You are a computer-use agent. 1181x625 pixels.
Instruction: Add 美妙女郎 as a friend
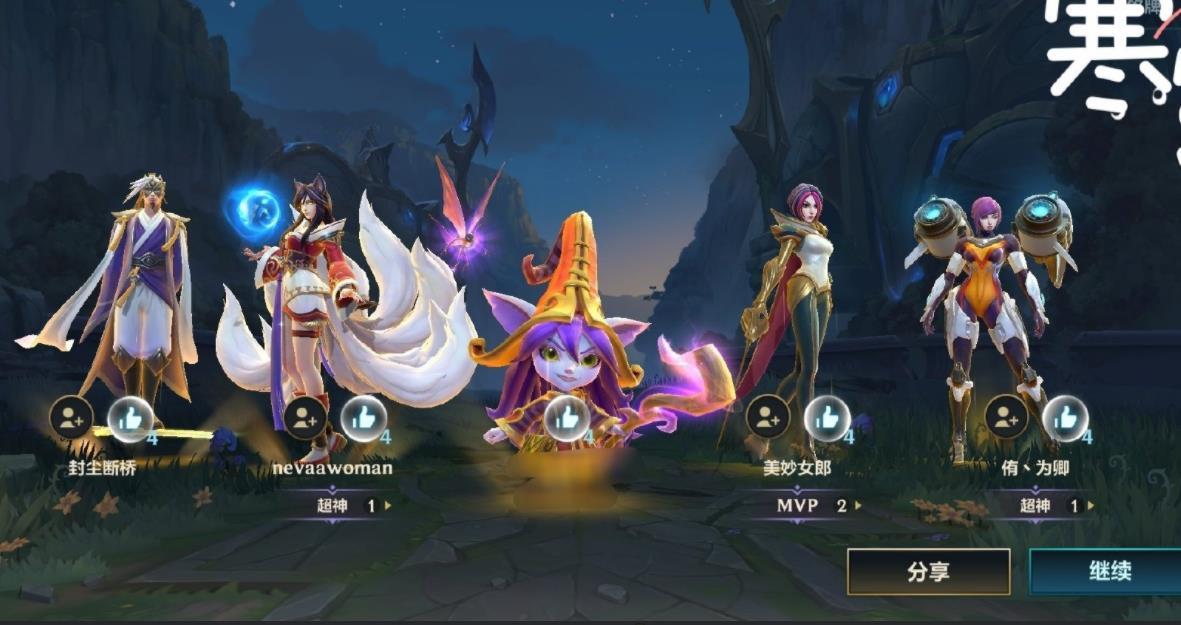(767, 418)
